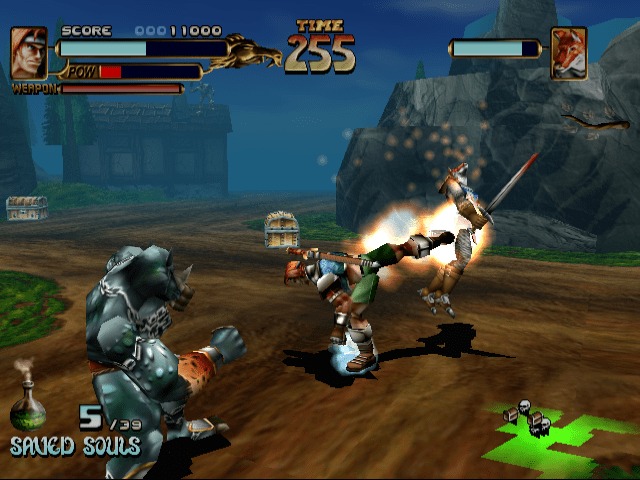Click the player hero portrait
This screenshot has width=640, height=480.
29,53
